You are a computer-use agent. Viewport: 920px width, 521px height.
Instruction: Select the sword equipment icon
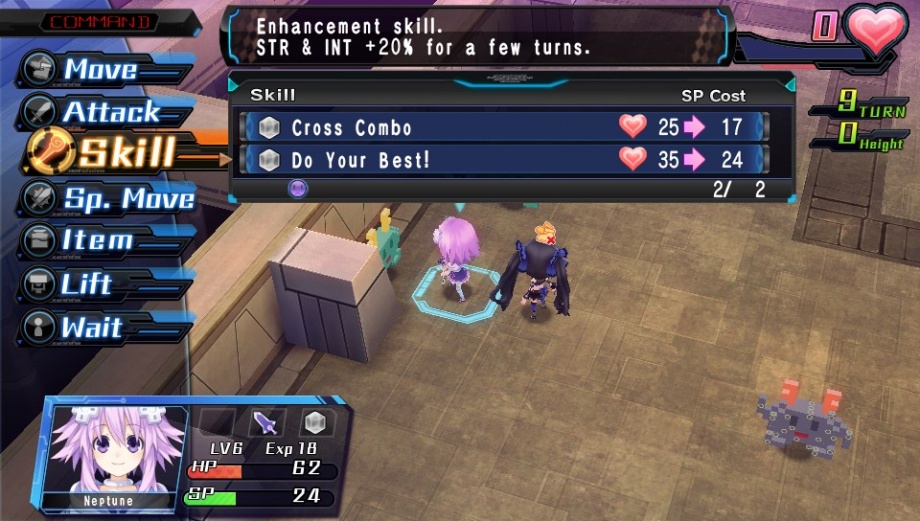[267, 422]
